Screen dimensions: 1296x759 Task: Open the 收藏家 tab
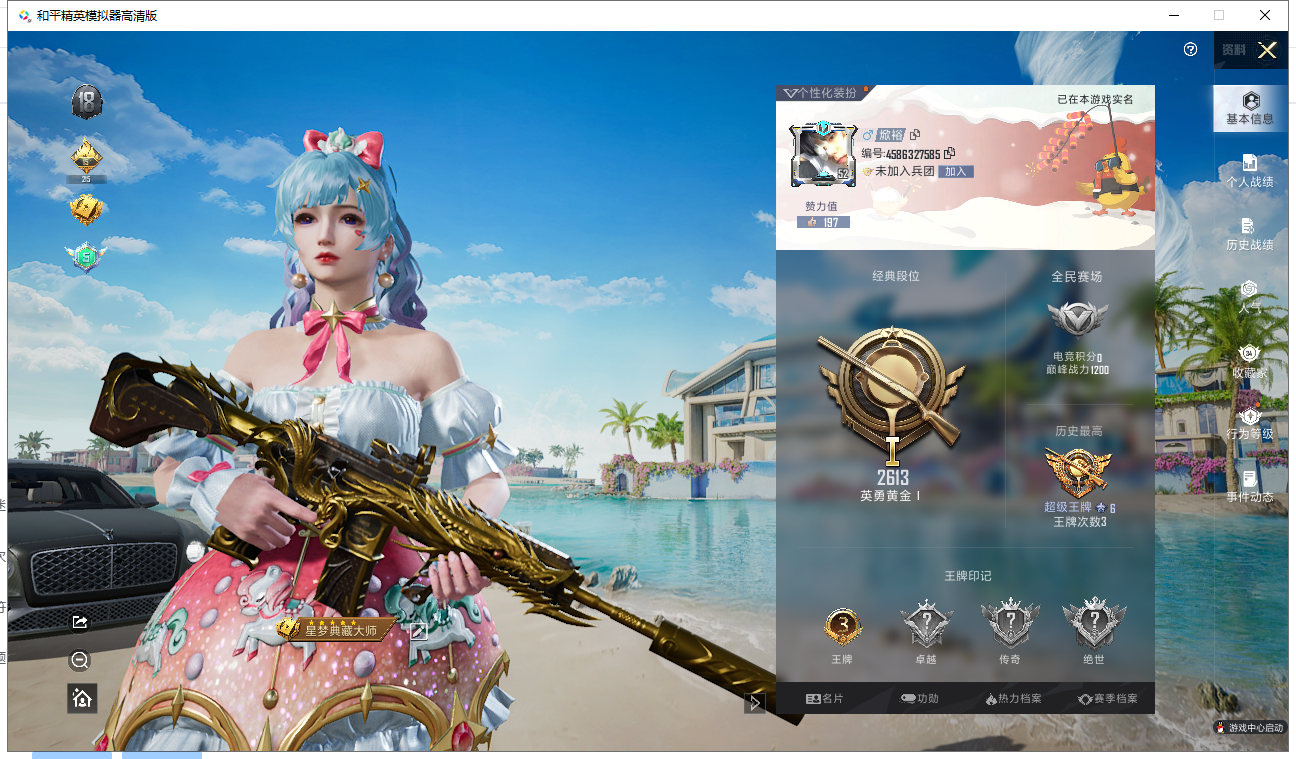[x=1249, y=361]
